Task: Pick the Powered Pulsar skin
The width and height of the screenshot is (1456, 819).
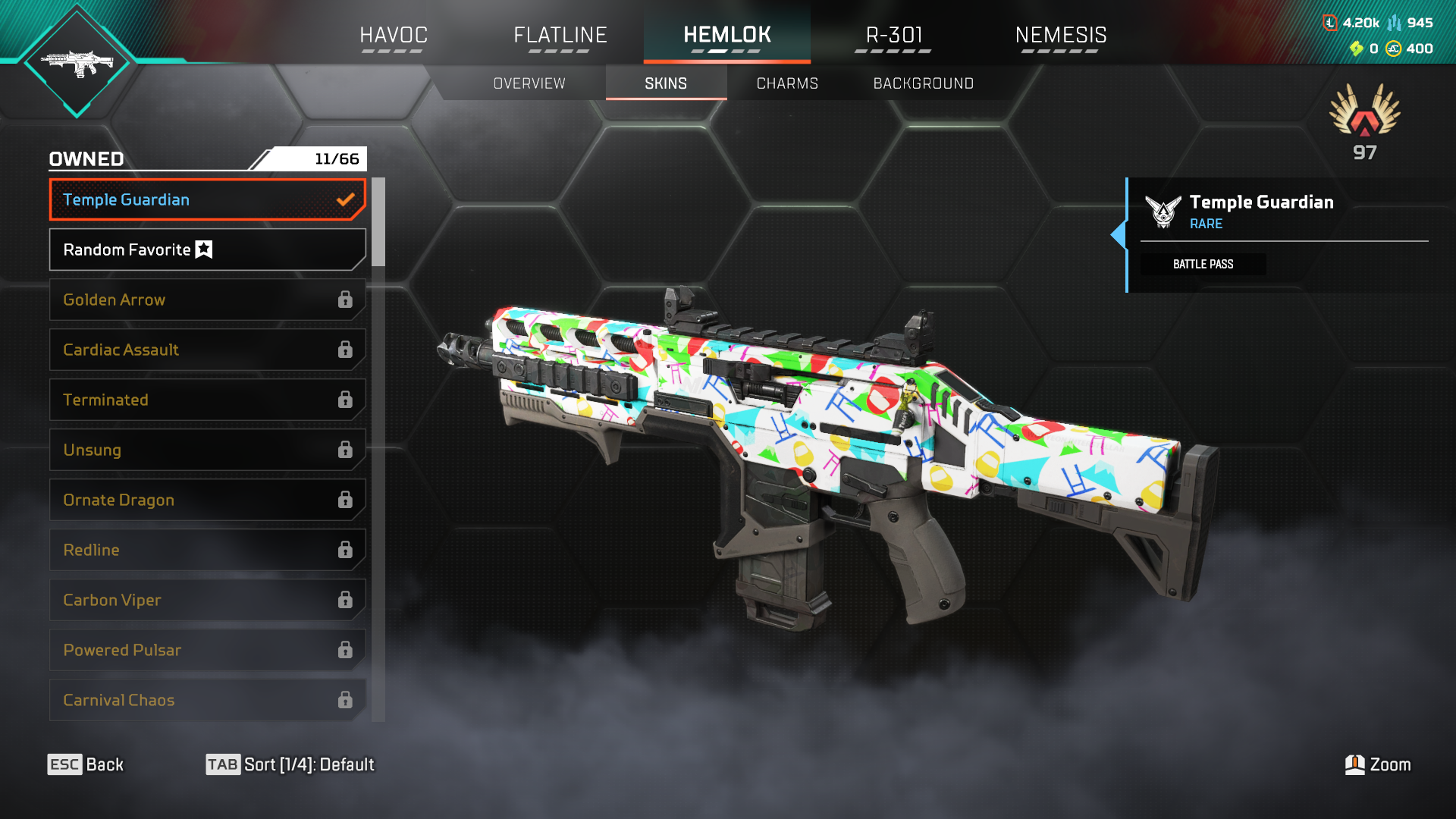Action: (x=207, y=650)
